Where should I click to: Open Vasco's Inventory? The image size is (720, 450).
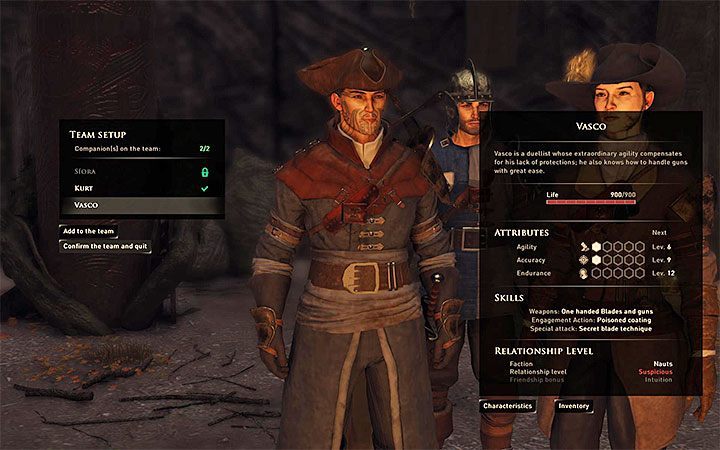point(573,406)
